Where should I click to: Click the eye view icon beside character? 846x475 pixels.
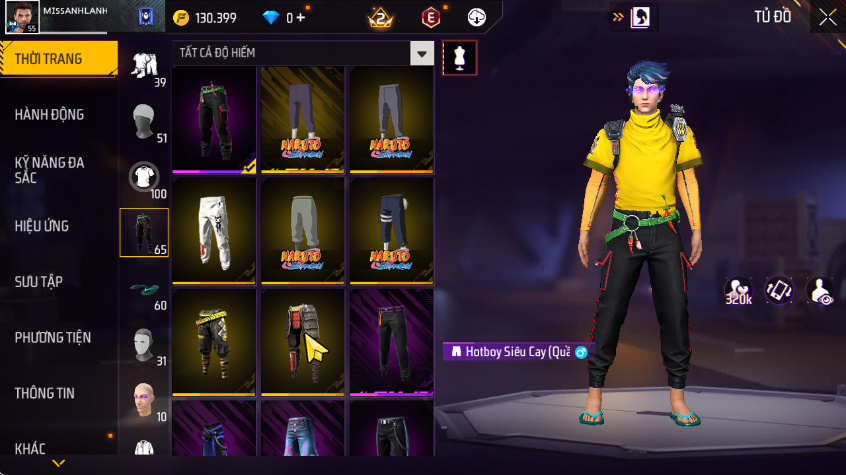point(820,291)
